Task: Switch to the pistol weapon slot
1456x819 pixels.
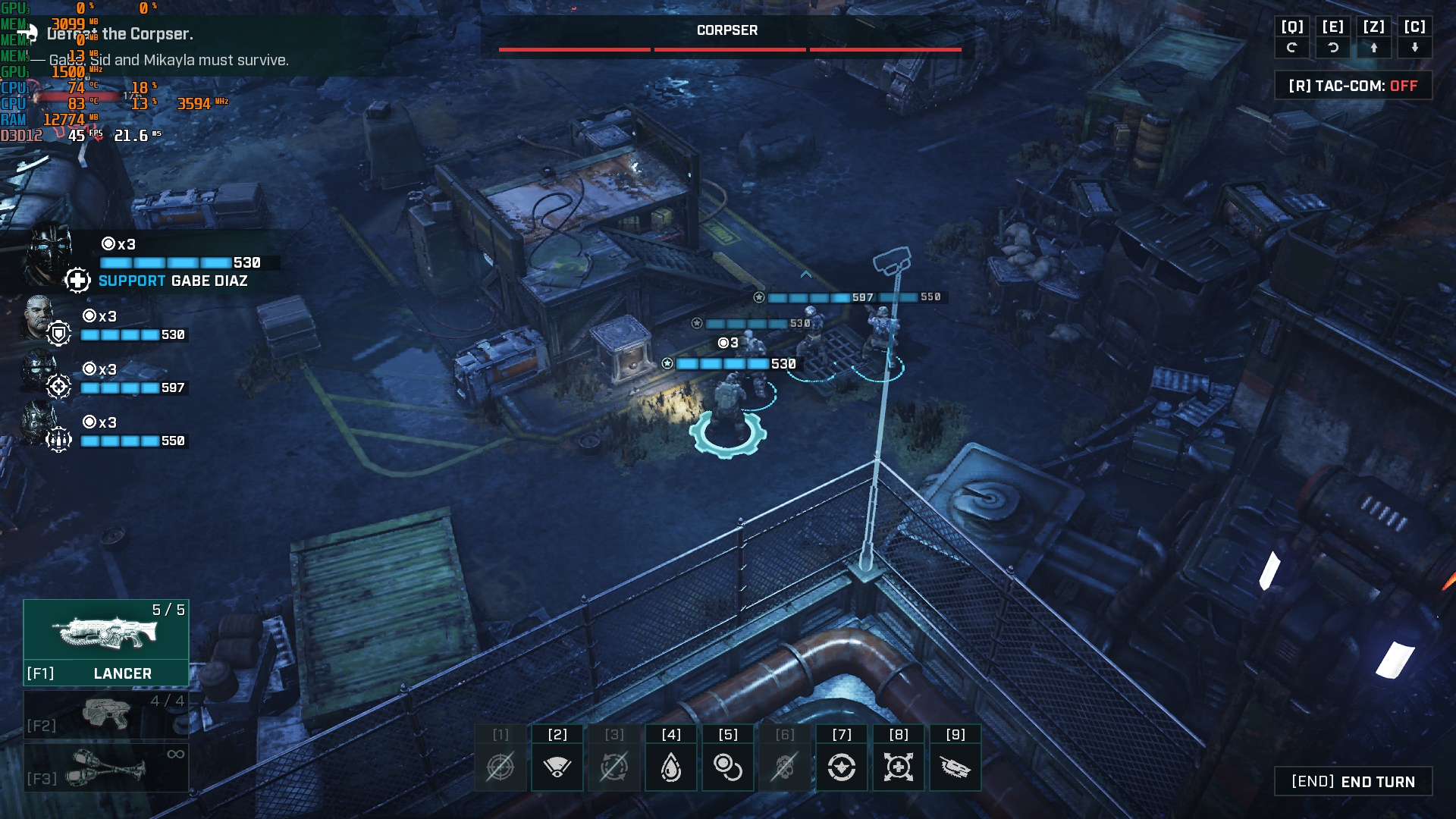Action: 106,714
